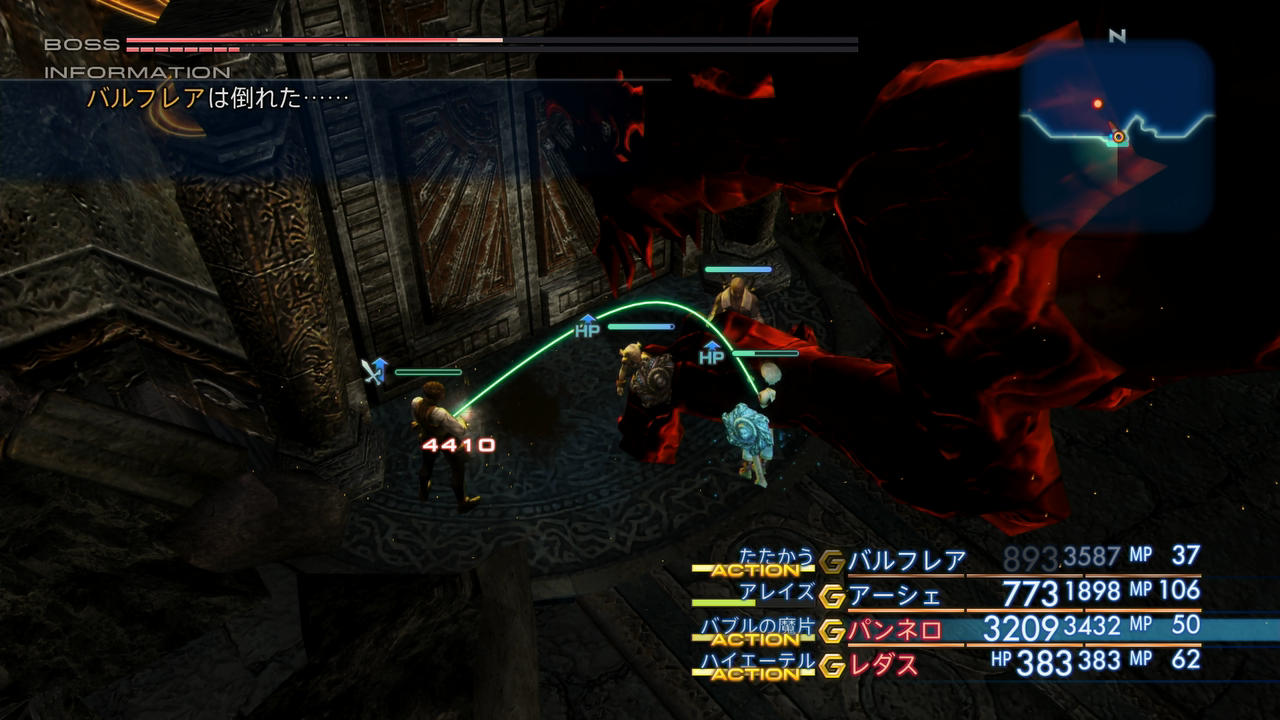This screenshot has width=1280, height=720.
Task: Select パンネロ in the party list
Action: [x=894, y=630]
